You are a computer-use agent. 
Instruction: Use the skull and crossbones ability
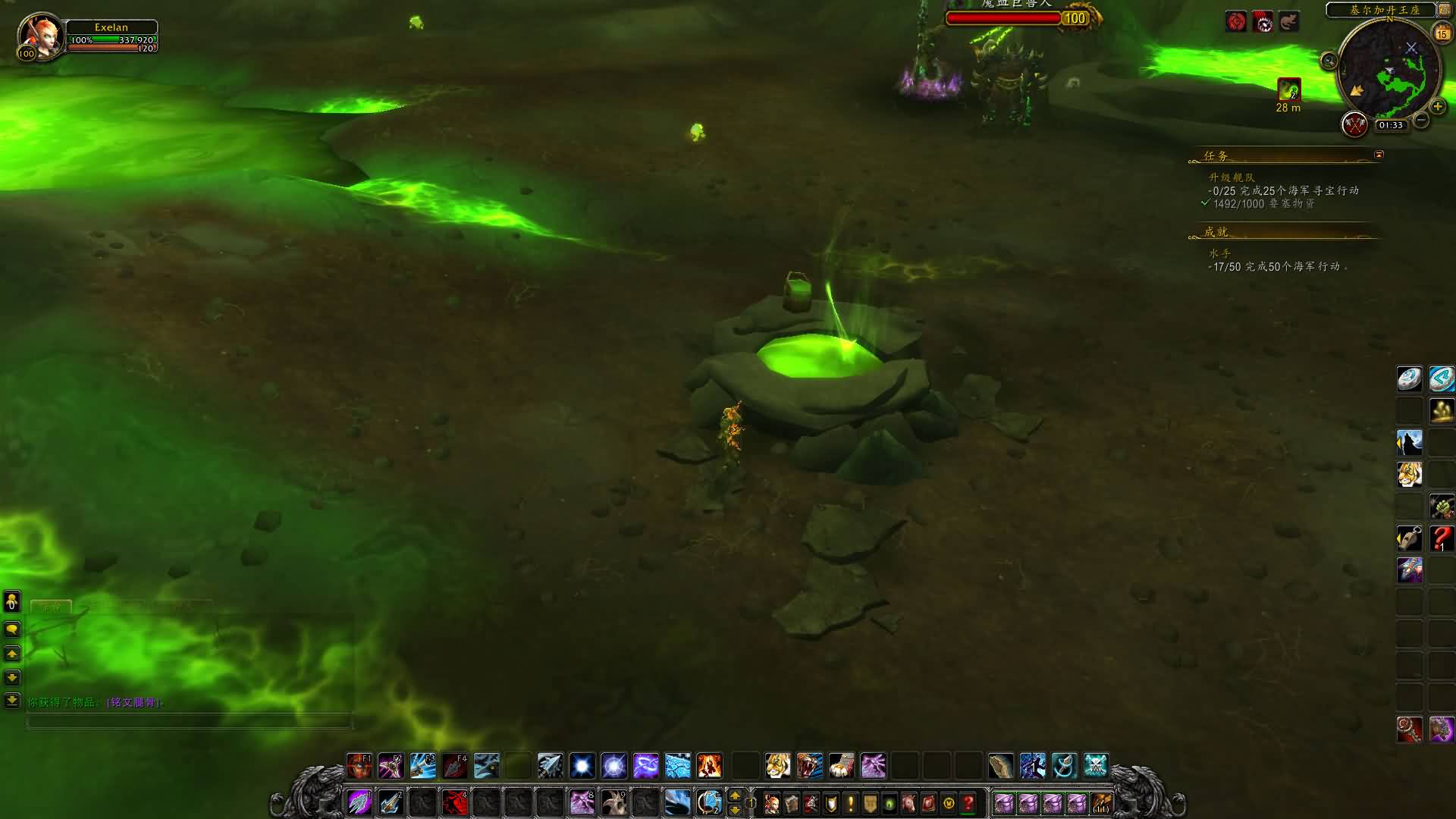[x=1096, y=766]
